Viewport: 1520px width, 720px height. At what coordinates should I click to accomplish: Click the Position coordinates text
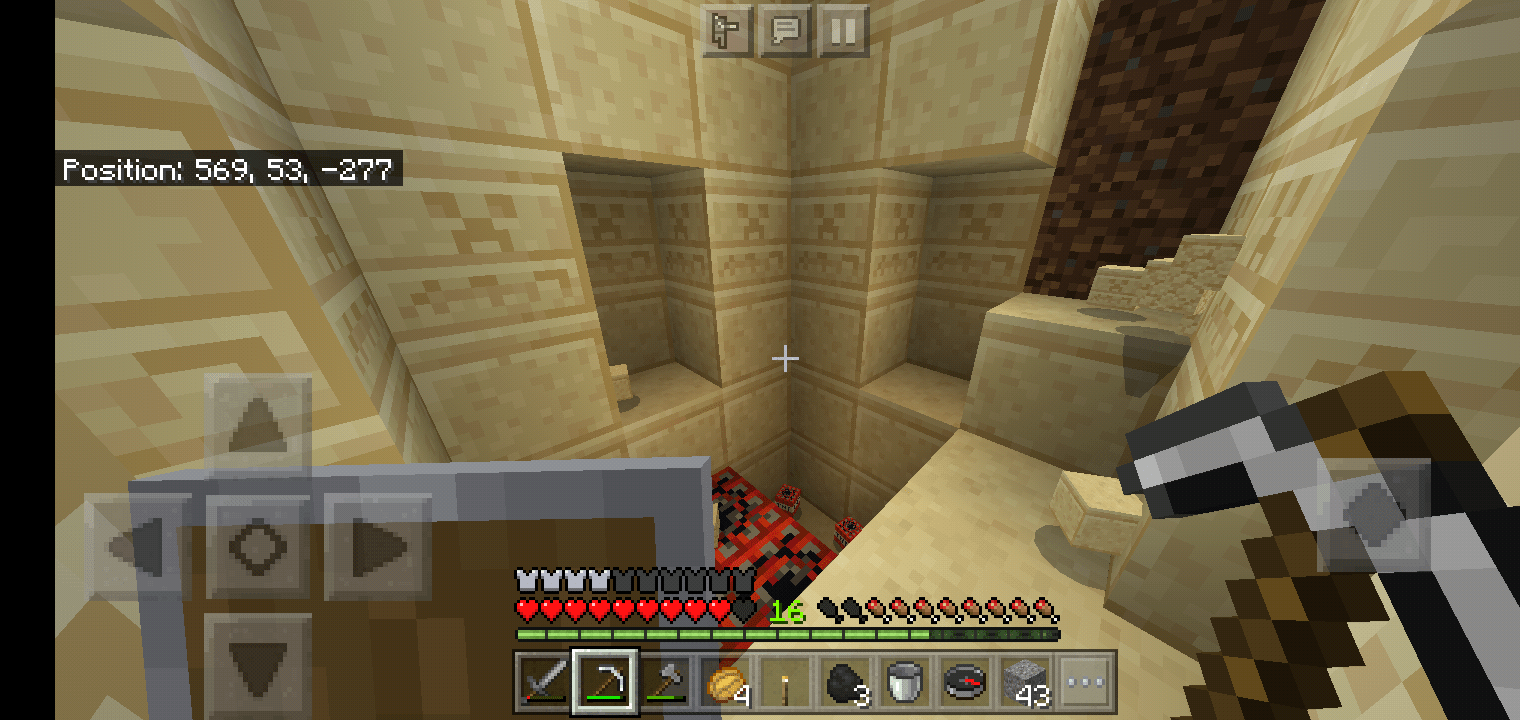pyautogui.click(x=228, y=170)
